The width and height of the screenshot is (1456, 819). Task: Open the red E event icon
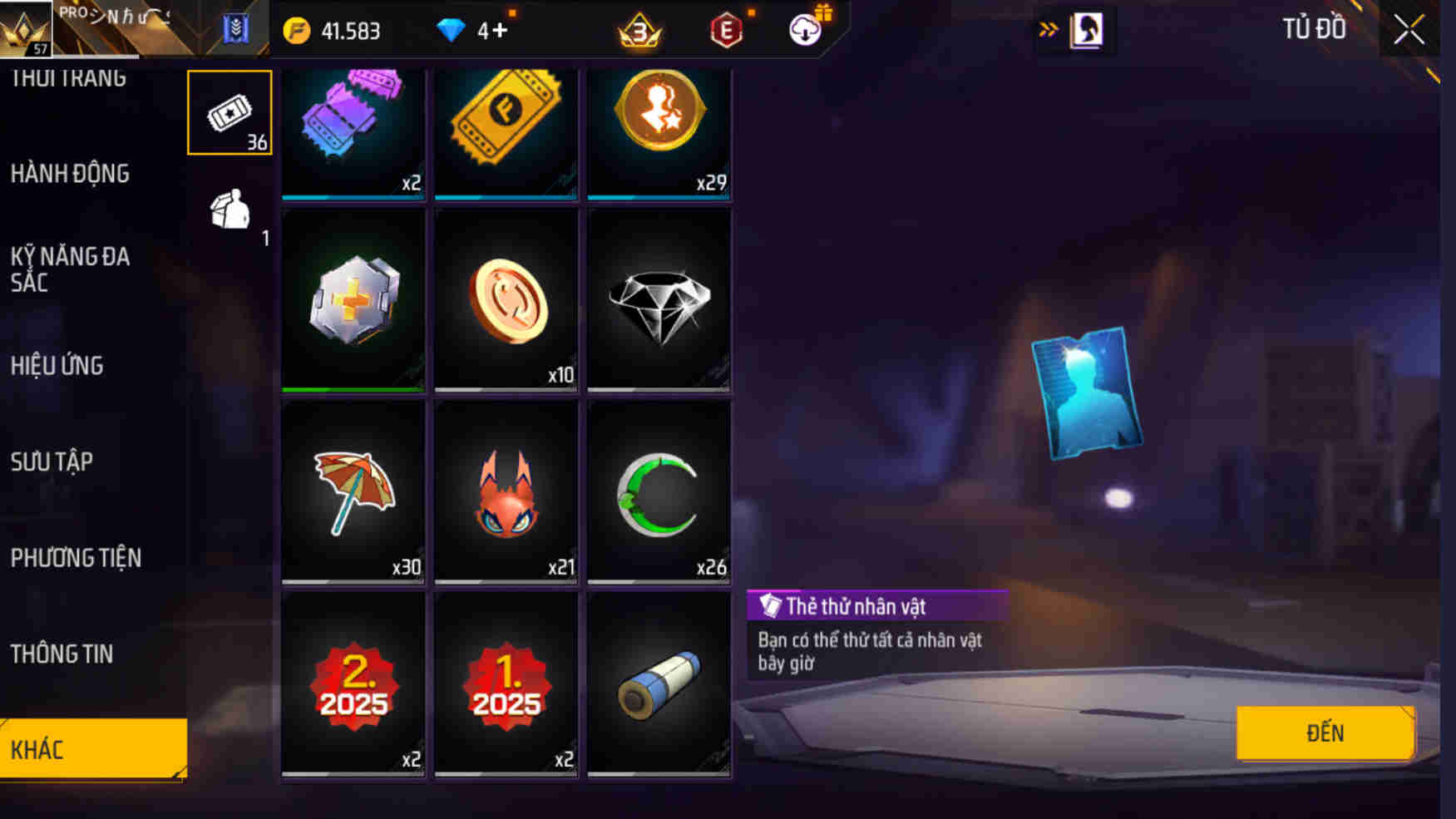pos(724,31)
